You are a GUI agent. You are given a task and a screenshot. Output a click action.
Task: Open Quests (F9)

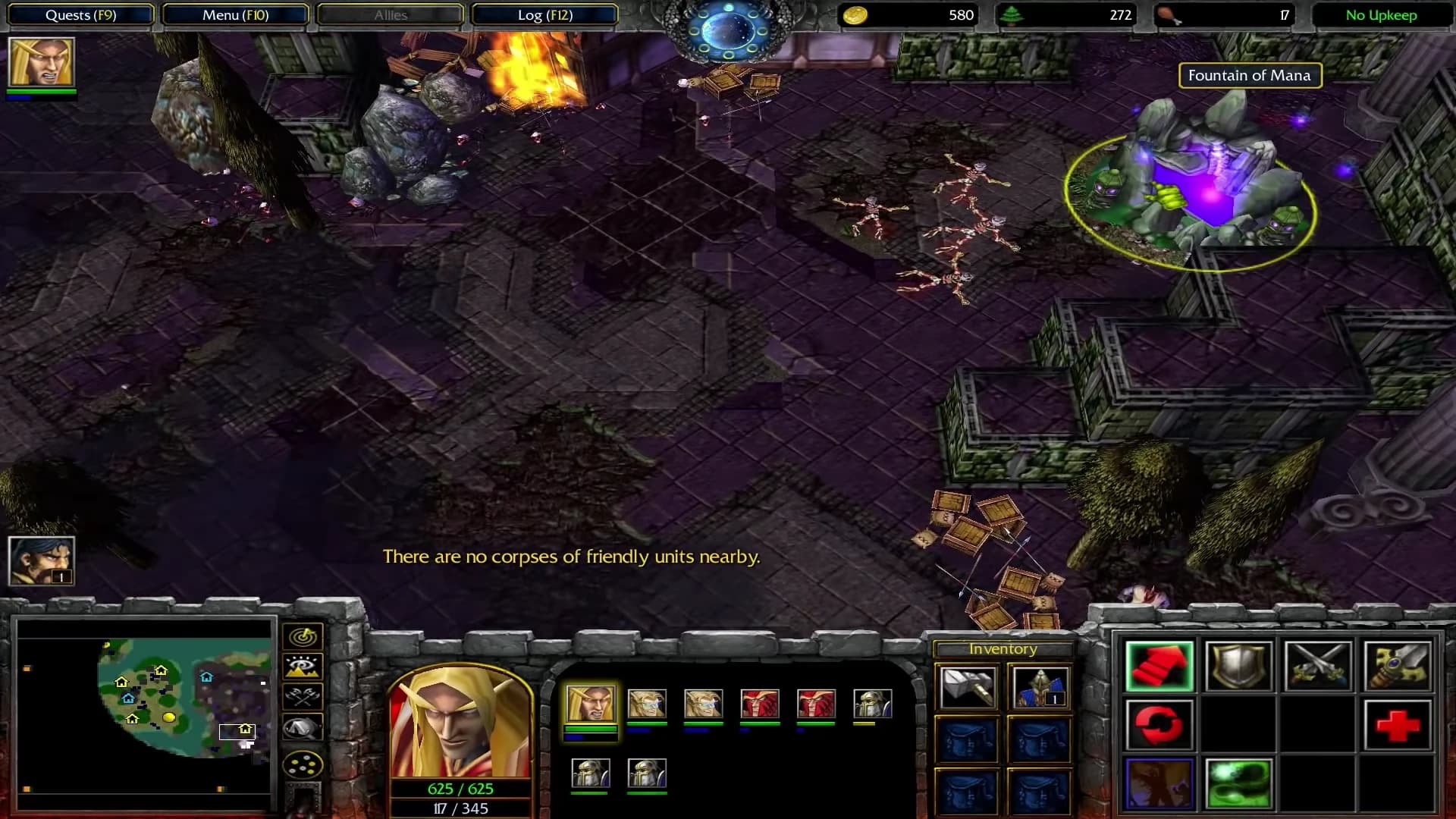pos(80,14)
